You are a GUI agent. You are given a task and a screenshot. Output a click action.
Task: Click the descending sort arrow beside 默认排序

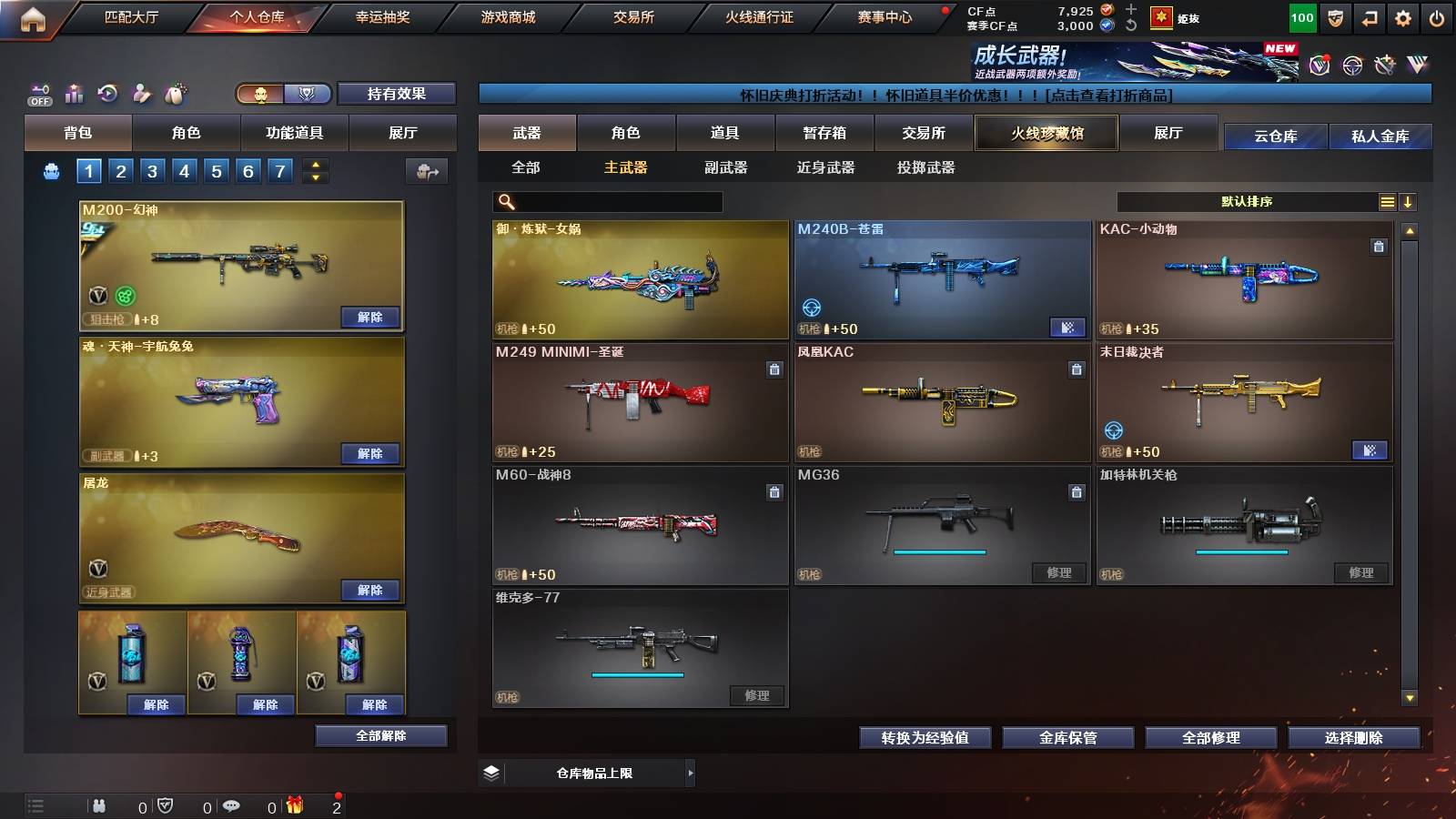tap(1407, 202)
